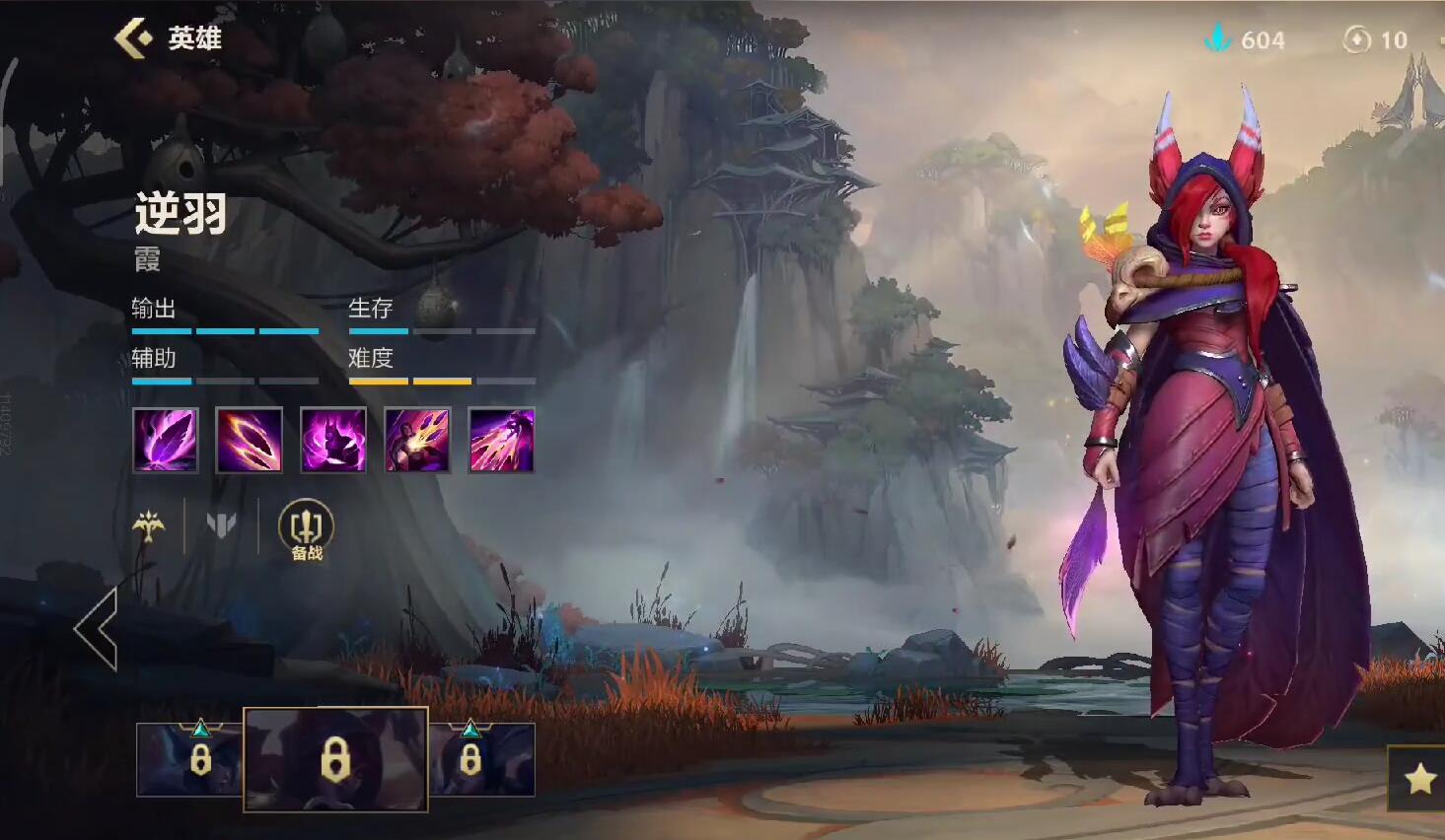Click the grey role icon beside marksman
Image resolution: width=1445 pixels, height=840 pixels.
[221, 525]
